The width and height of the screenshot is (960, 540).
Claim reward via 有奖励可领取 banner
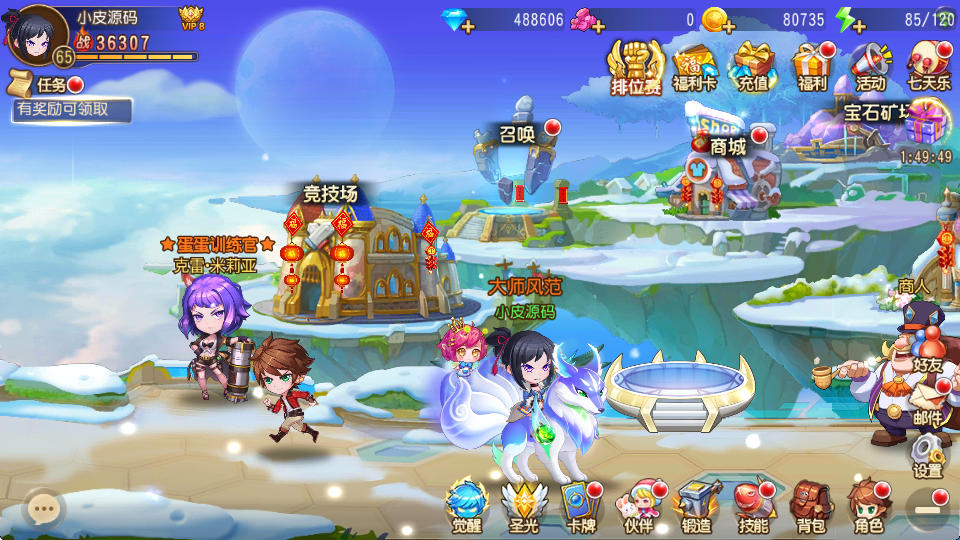click(x=70, y=110)
